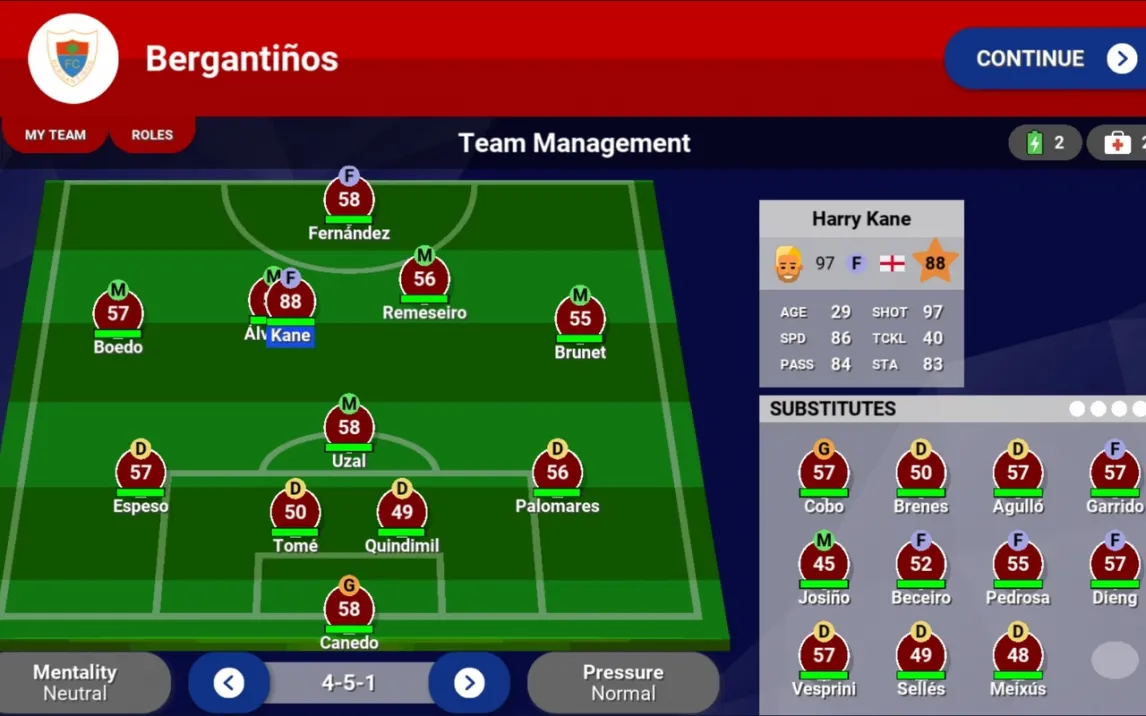
Task: Open the energy battery boosts
Action: point(1045,143)
